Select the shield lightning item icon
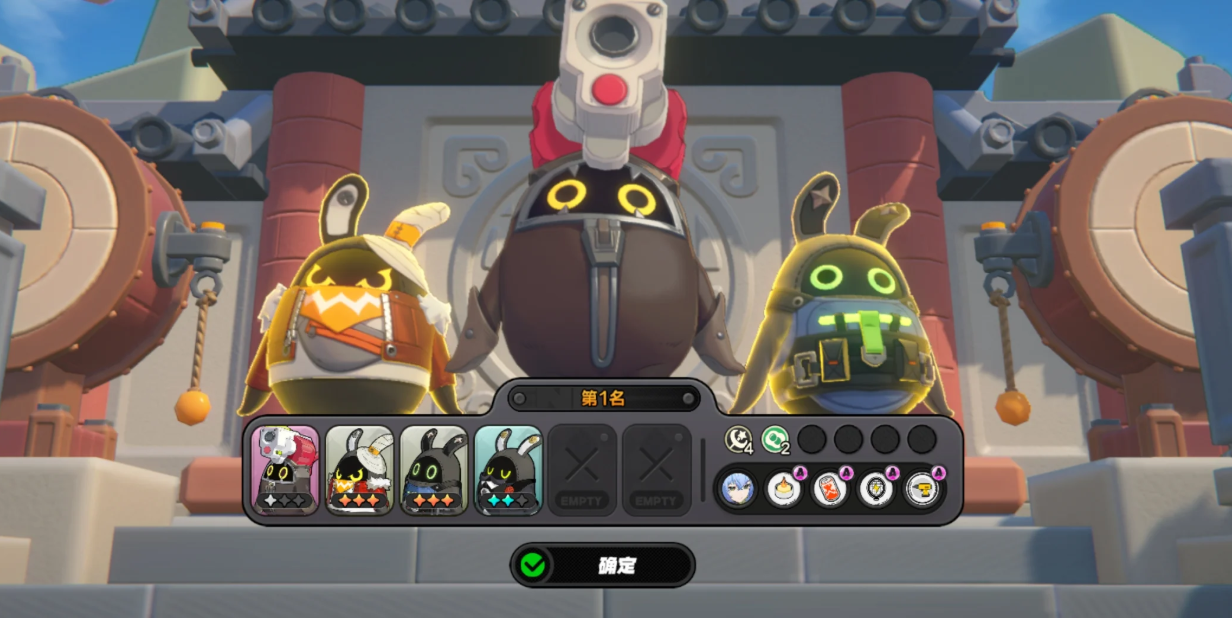The image size is (1232, 618). pyautogui.click(x=876, y=488)
